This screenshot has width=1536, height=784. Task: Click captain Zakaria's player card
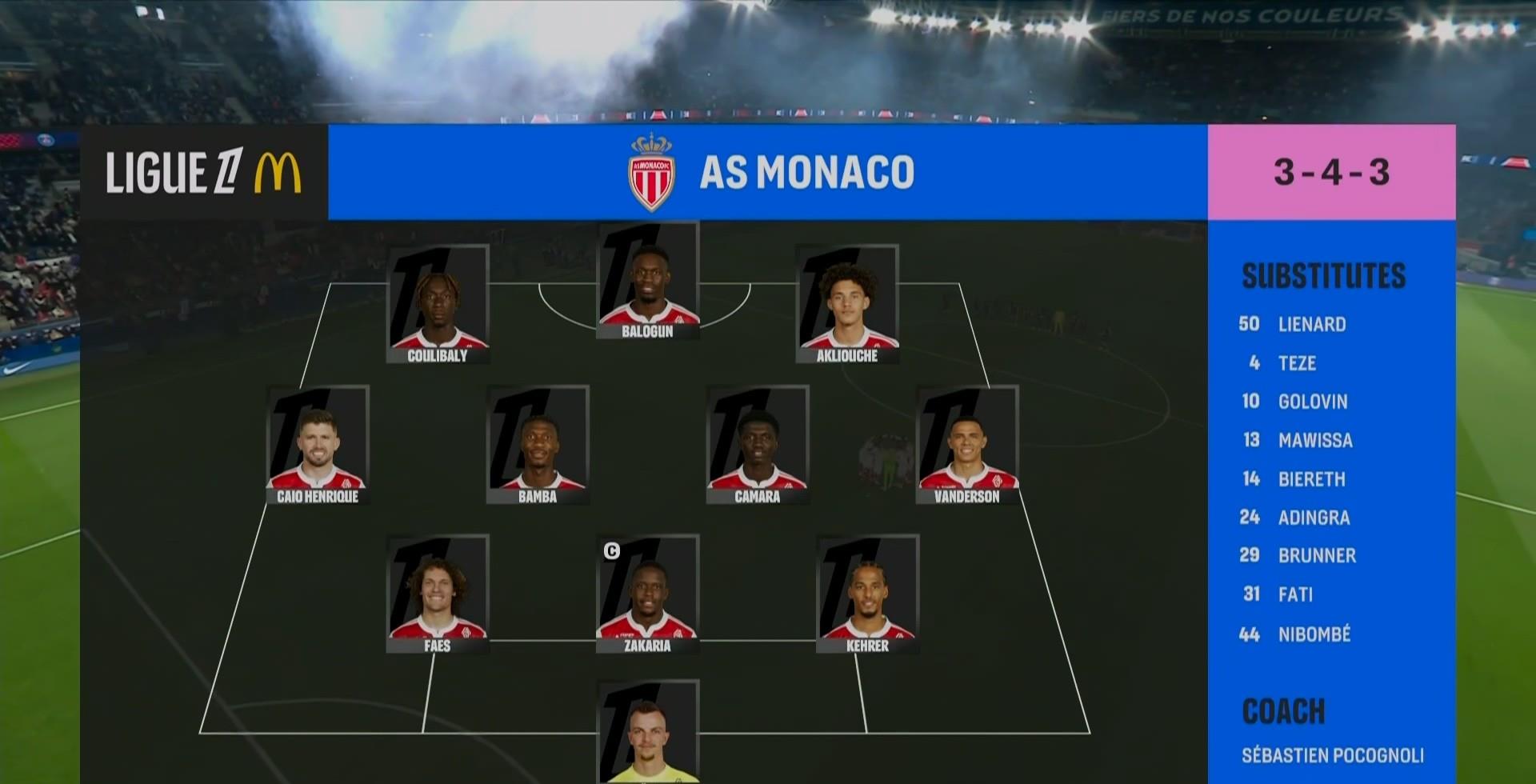(x=648, y=594)
